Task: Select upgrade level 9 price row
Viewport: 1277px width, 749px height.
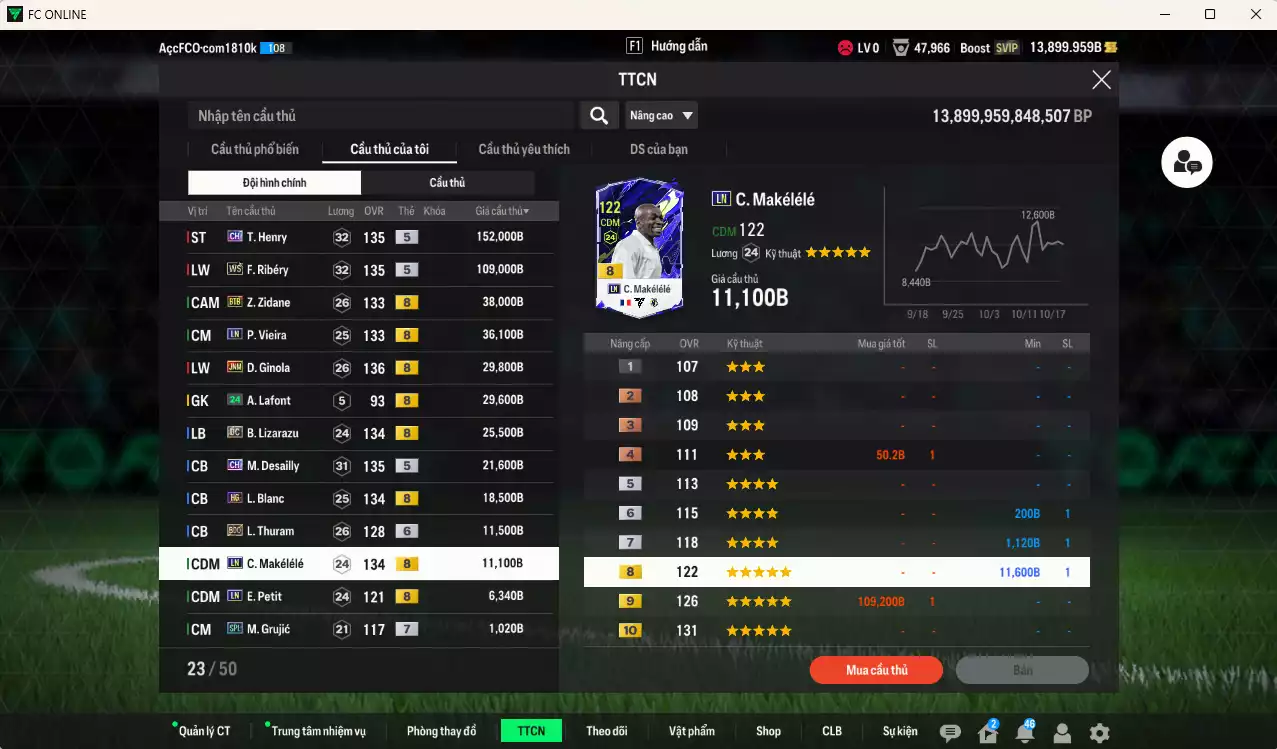Action: coord(836,602)
